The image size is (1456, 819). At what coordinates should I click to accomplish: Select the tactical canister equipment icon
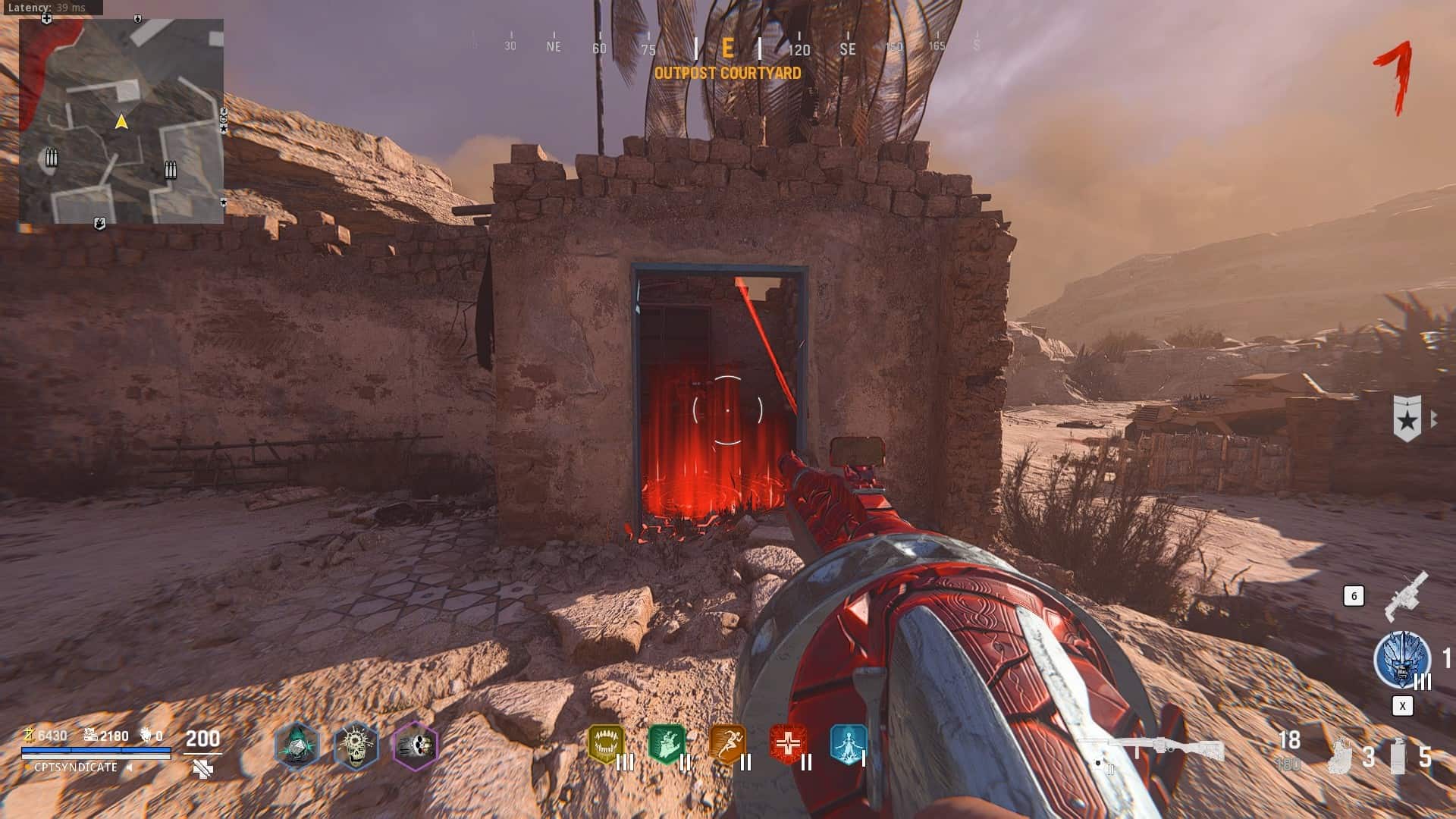[1398, 755]
